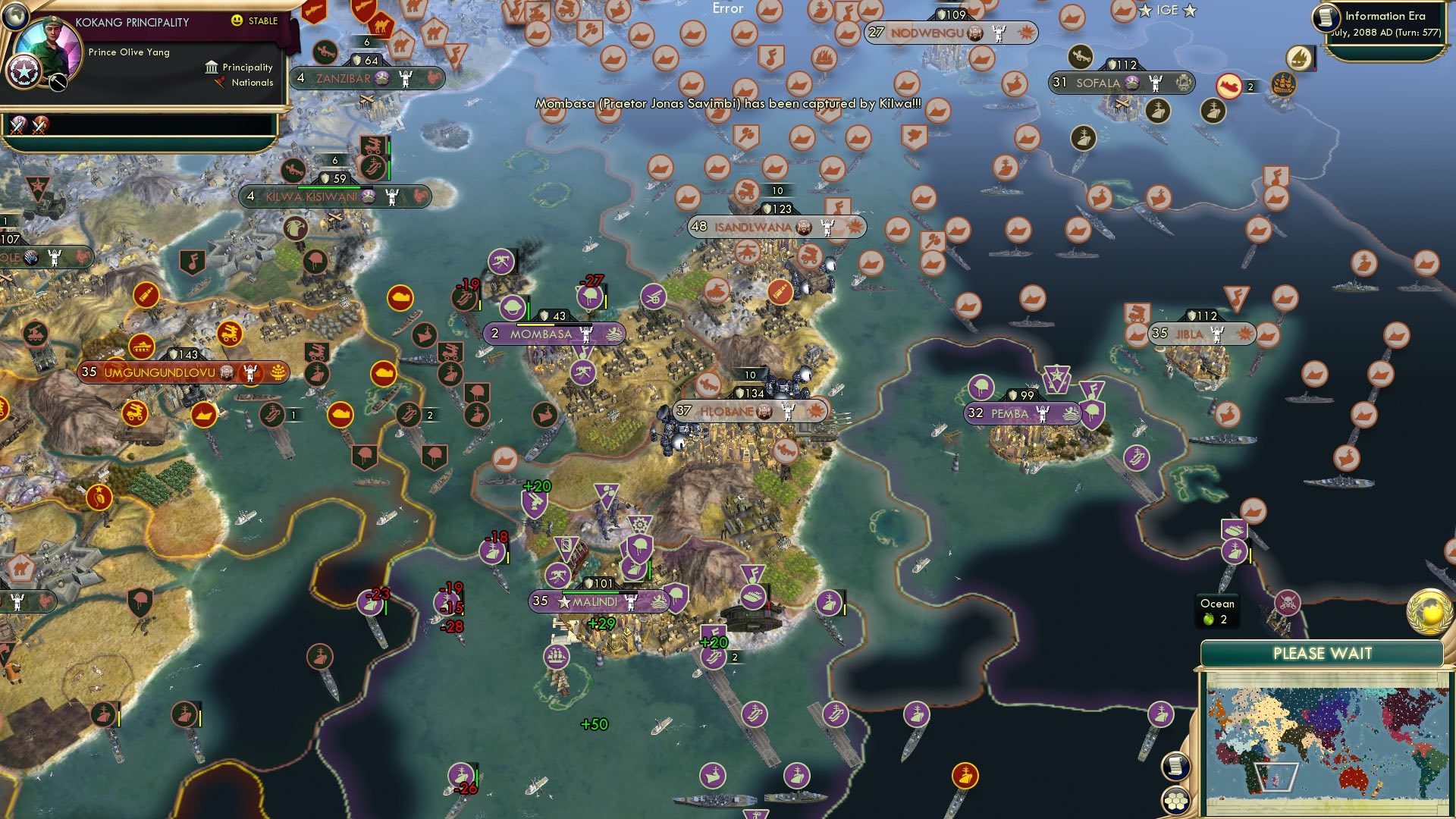
Task: Click the hex grid icon below the scroll
Action: point(1175,800)
